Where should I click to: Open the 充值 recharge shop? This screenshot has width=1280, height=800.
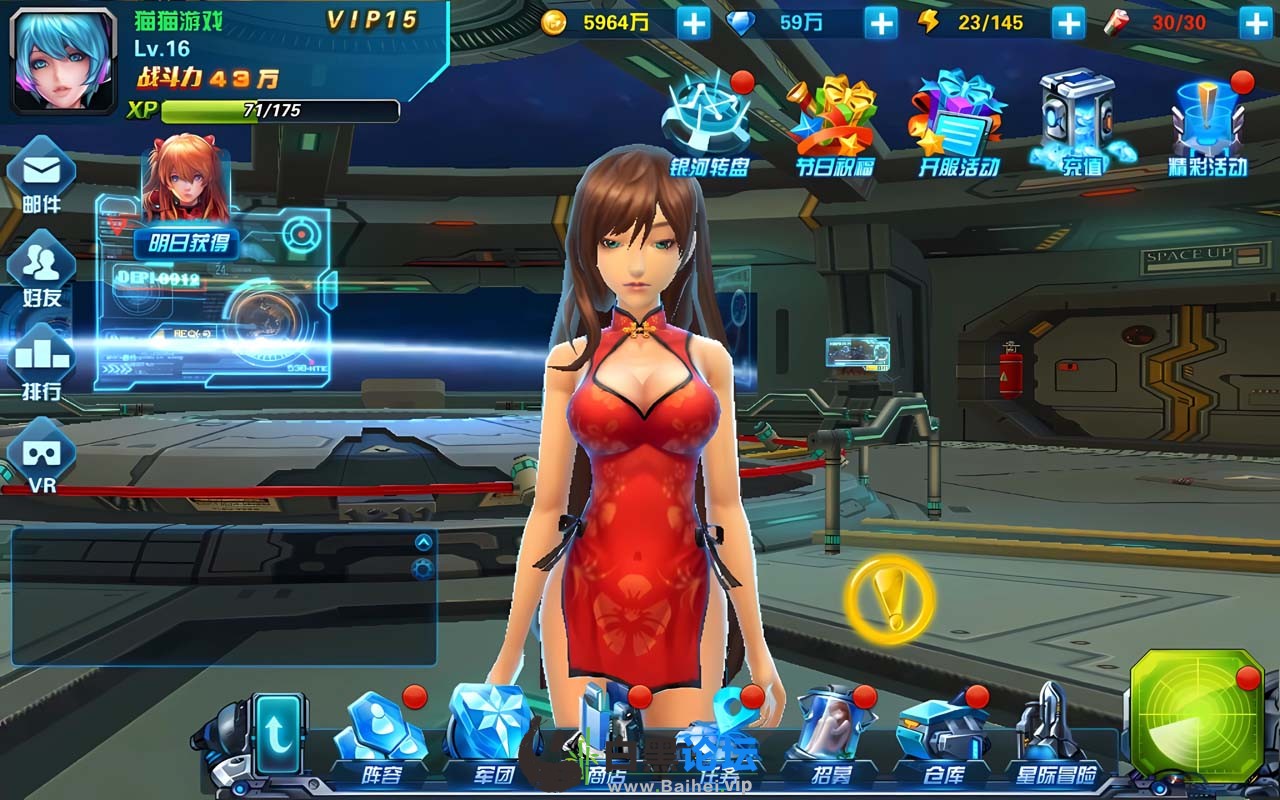pyautogui.click(x=1082, y=125)
